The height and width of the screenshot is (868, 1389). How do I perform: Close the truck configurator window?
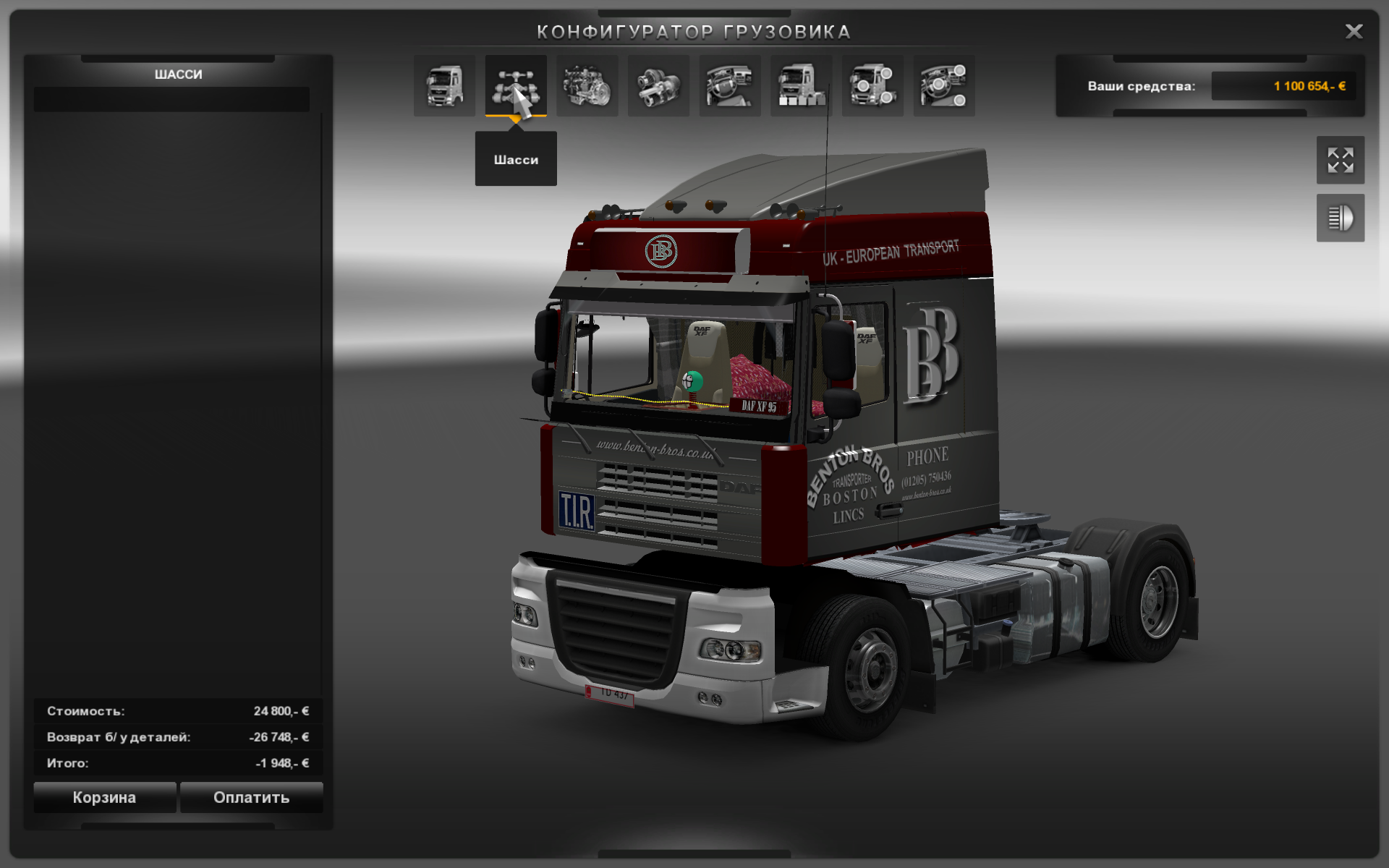pos(1354,31)
